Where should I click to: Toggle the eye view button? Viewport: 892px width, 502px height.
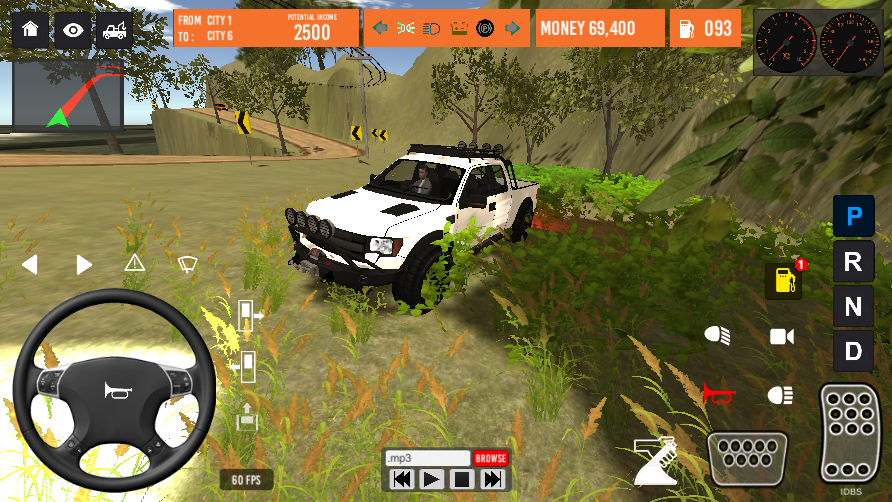[x=72, y=30]
